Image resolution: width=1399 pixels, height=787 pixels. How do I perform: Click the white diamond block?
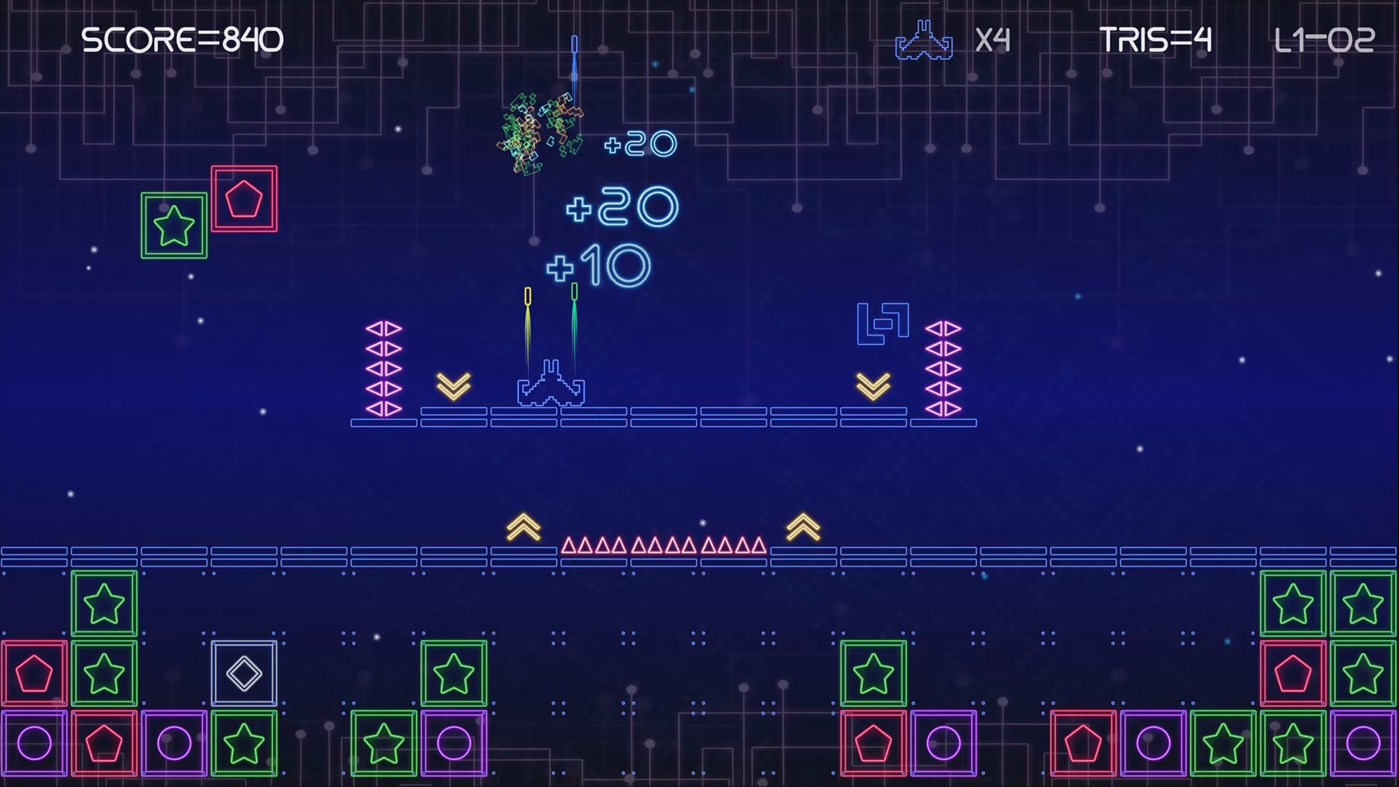tap(244, 673)
